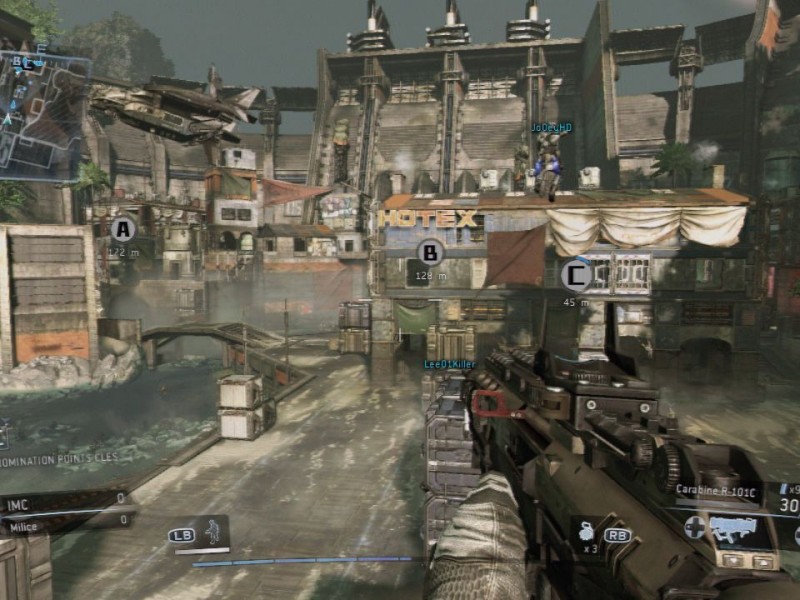800x600 pixels.
Task: Select hardpoint A objective marker
Action: (x=123, y=229)
